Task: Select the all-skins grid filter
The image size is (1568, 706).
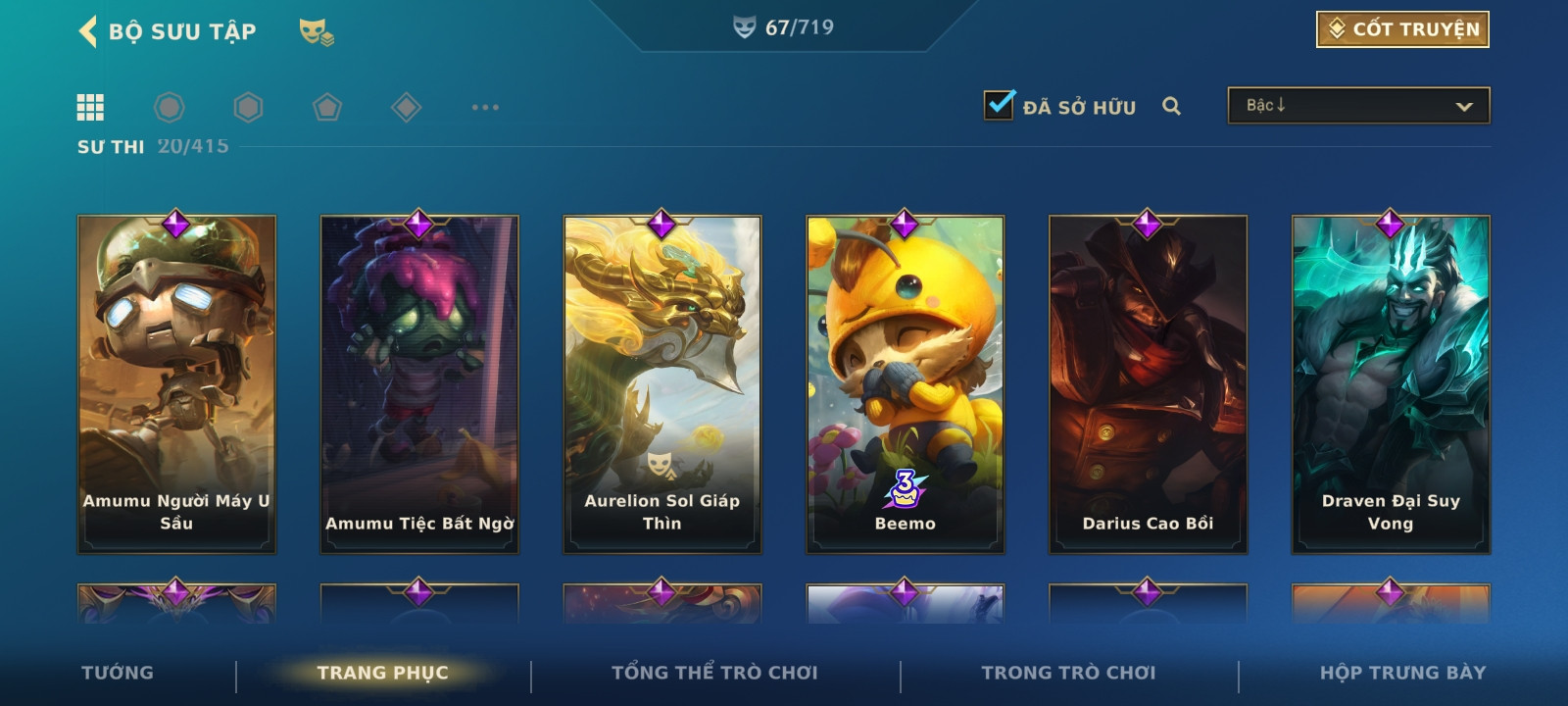Action: 90,107
